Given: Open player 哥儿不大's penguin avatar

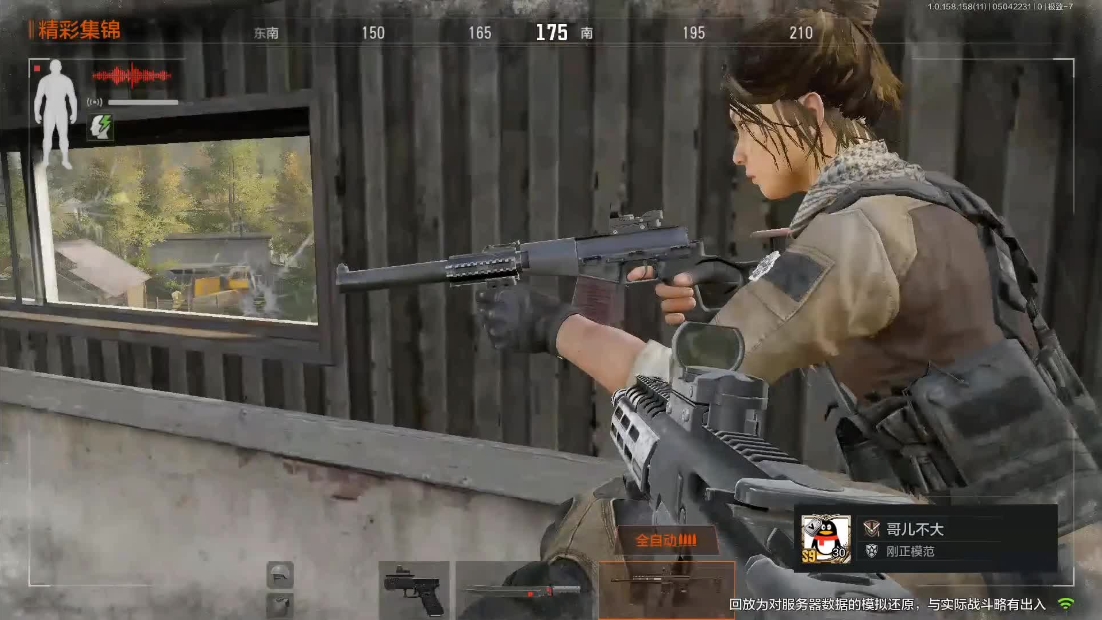Looking at the screenshot, I should tap(826, 540).
